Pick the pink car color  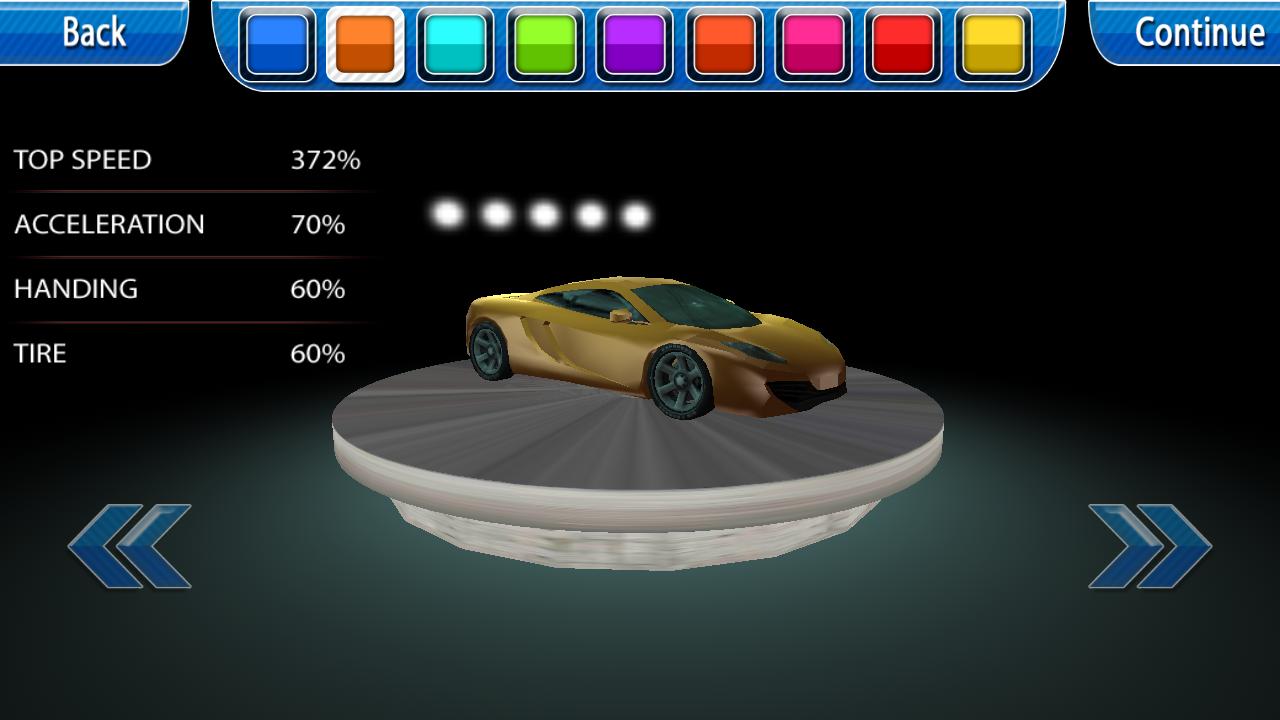tap(814, 45)
